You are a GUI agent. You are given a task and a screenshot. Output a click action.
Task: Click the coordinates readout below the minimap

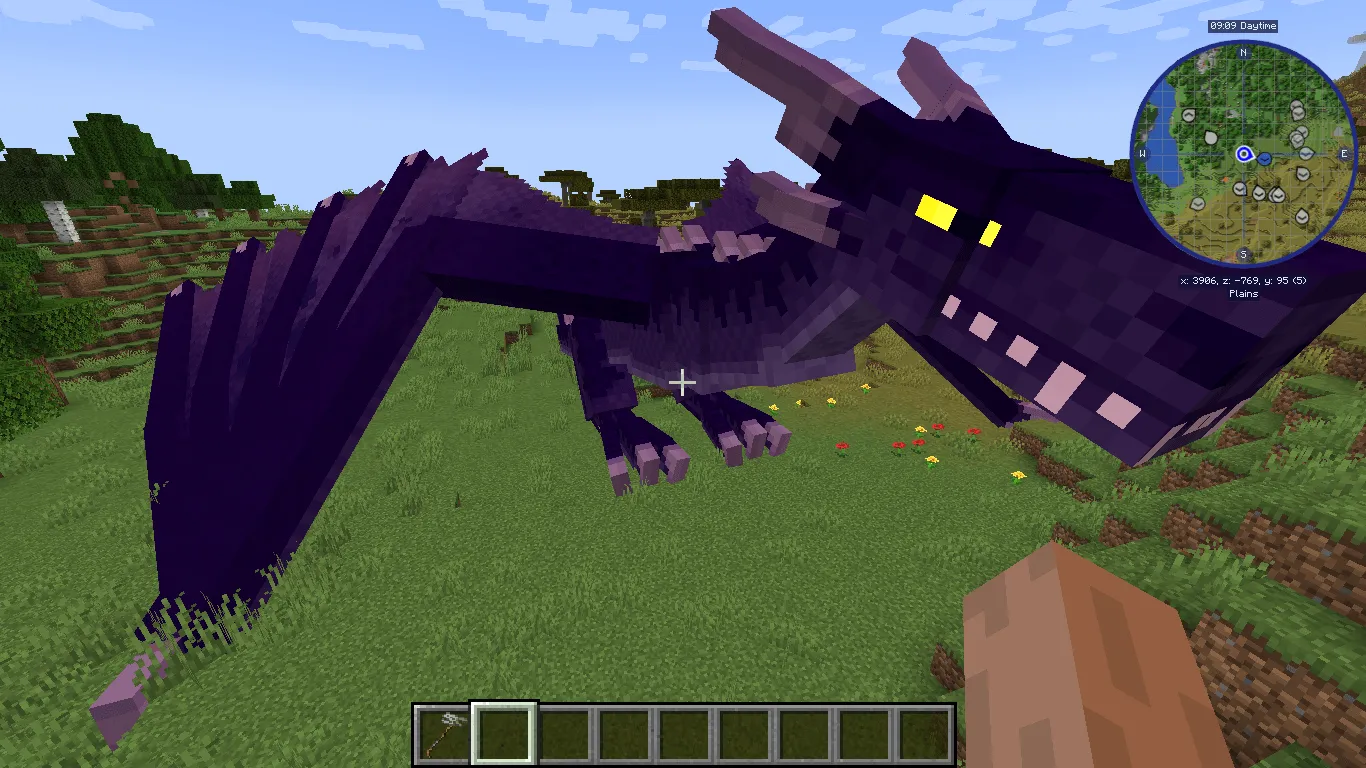point(1243,279)
